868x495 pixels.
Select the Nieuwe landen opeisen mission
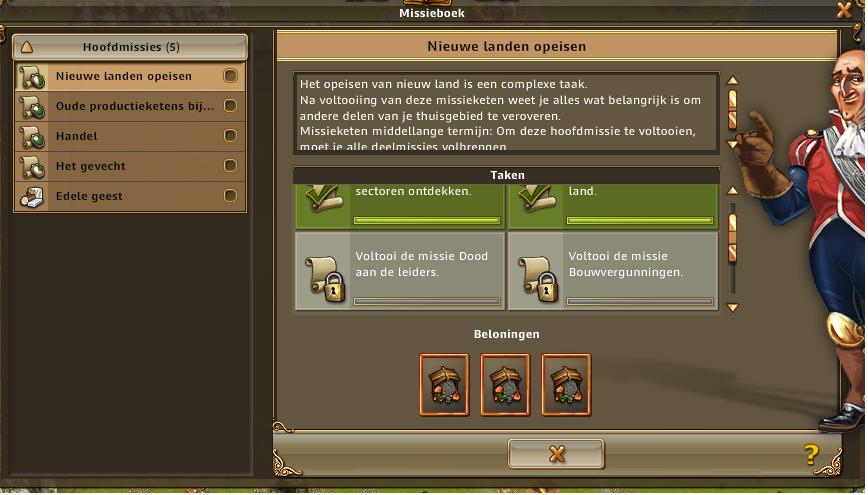131,76
